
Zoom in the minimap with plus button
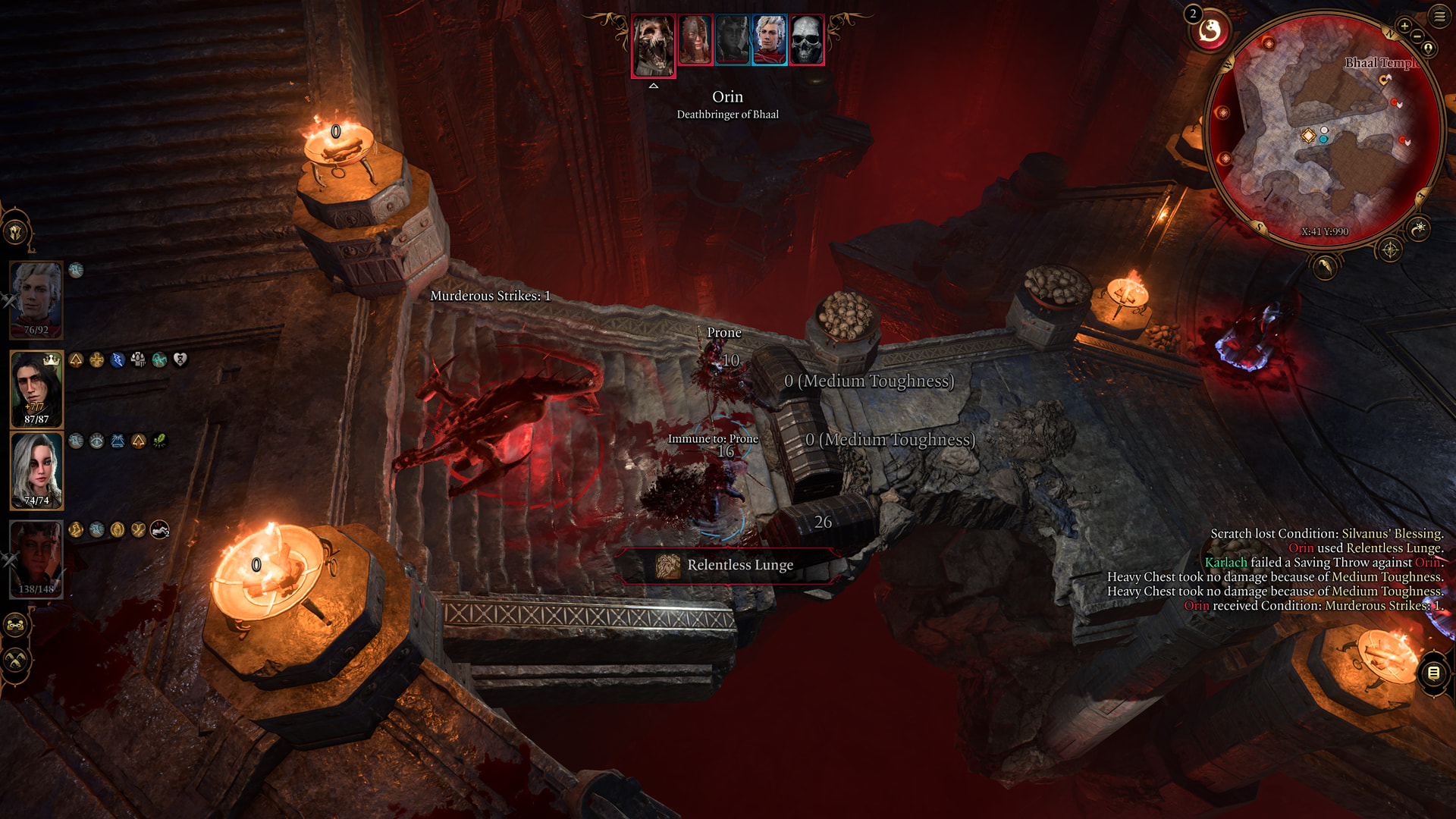tap(1404, 26)
